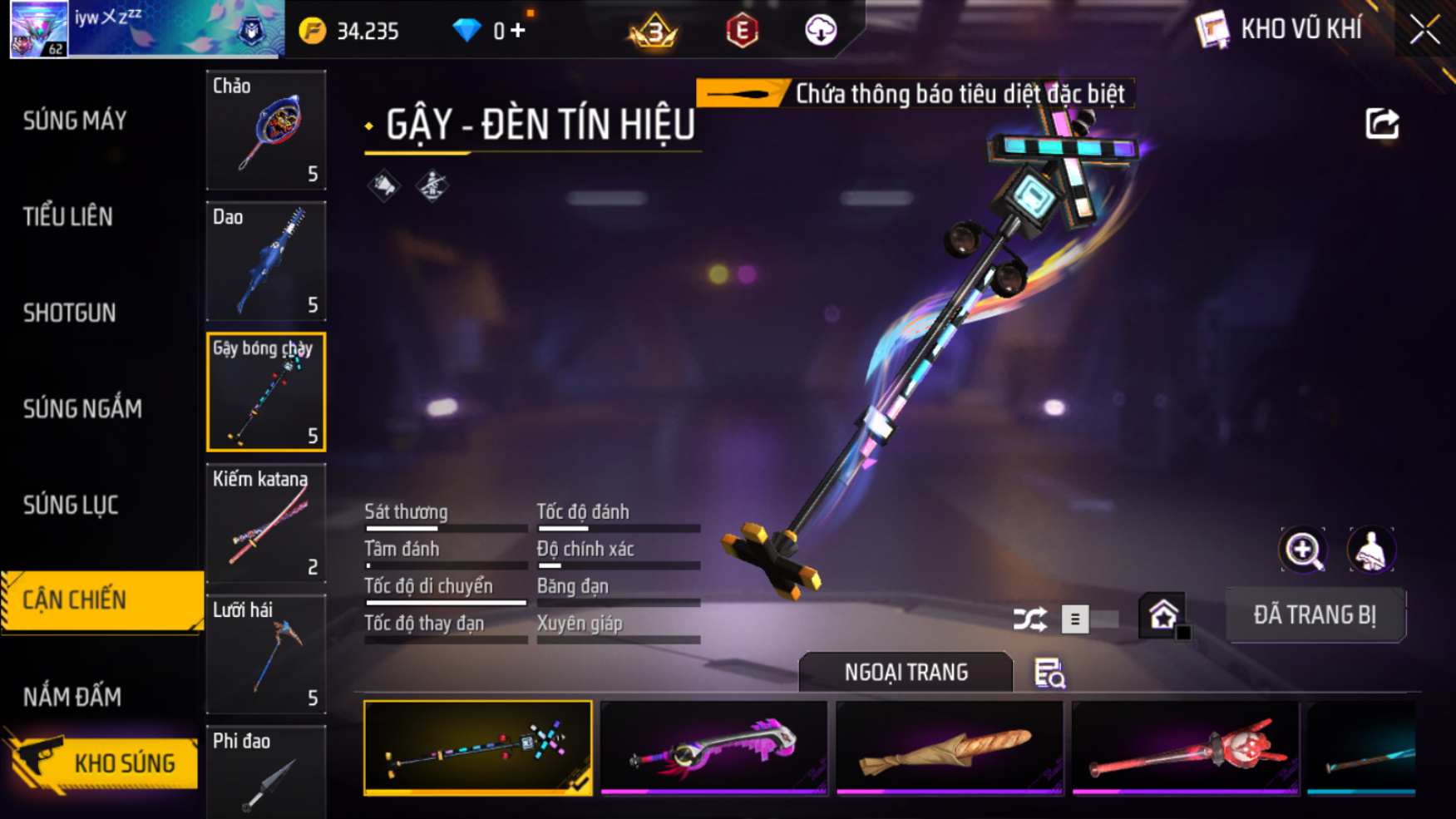This screenshot has height=819, width=1456.
Task: Select the Chảo weapon slot
Action: [x=266, y=130]
